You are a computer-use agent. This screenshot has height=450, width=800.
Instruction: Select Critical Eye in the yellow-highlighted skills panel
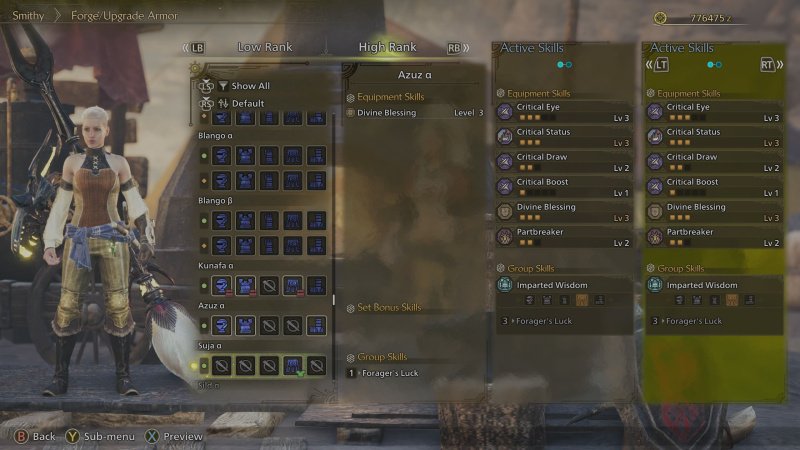(x=711, y=112)
